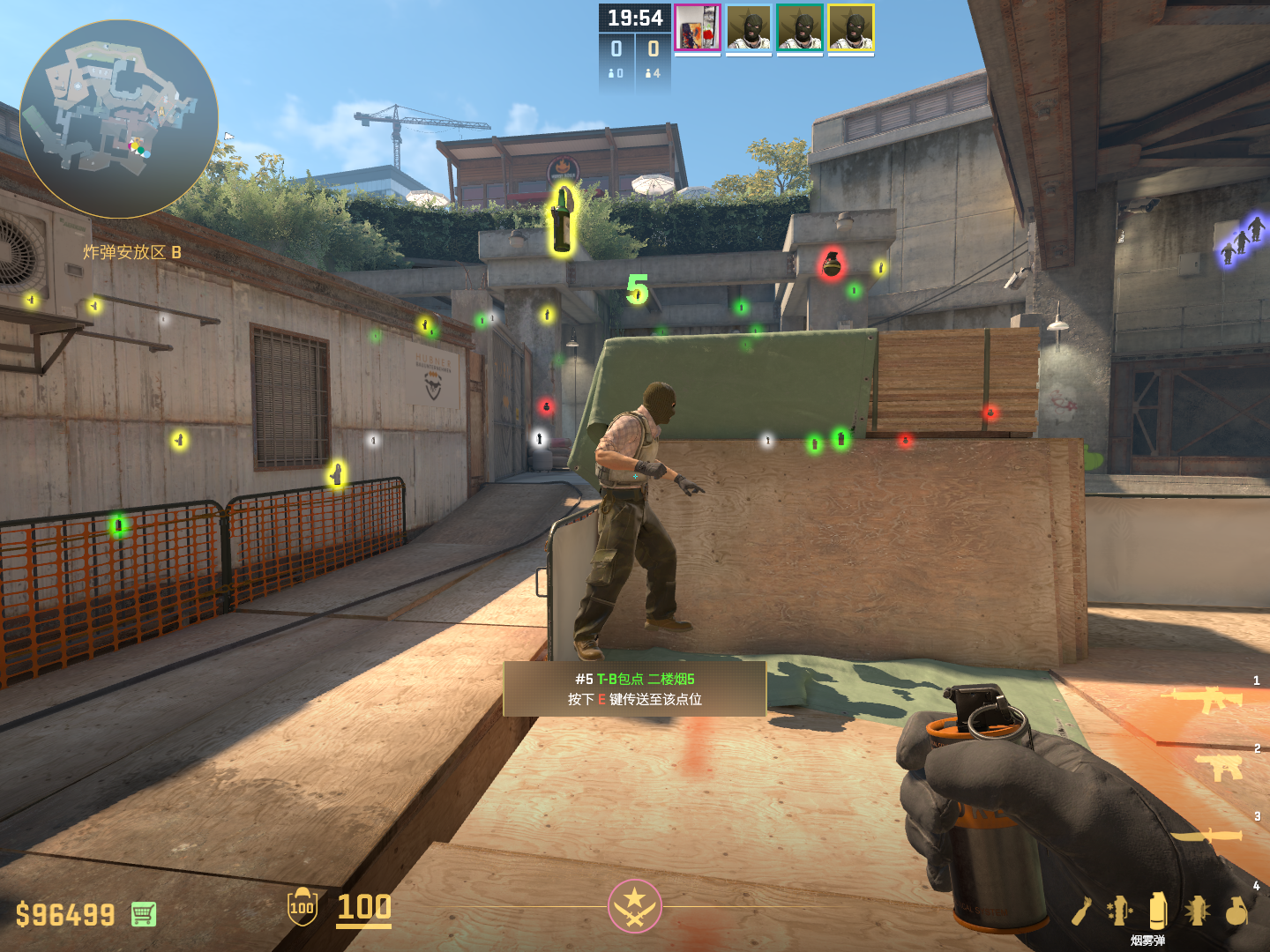The height and width of the screenshot is (952, 1270).
Task: Select the highlighted smoke grenade icon
Action: click(1158, 910)
